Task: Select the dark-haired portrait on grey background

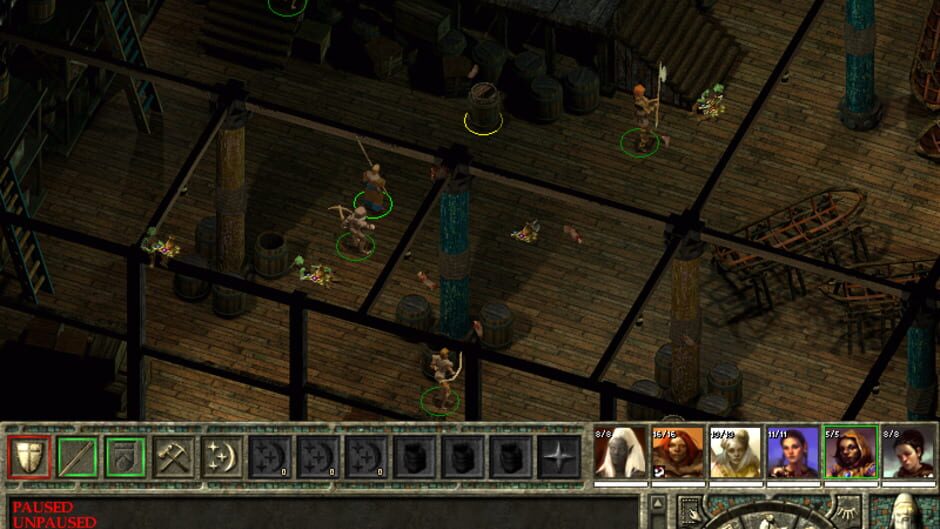Action: tap(906, 453)
